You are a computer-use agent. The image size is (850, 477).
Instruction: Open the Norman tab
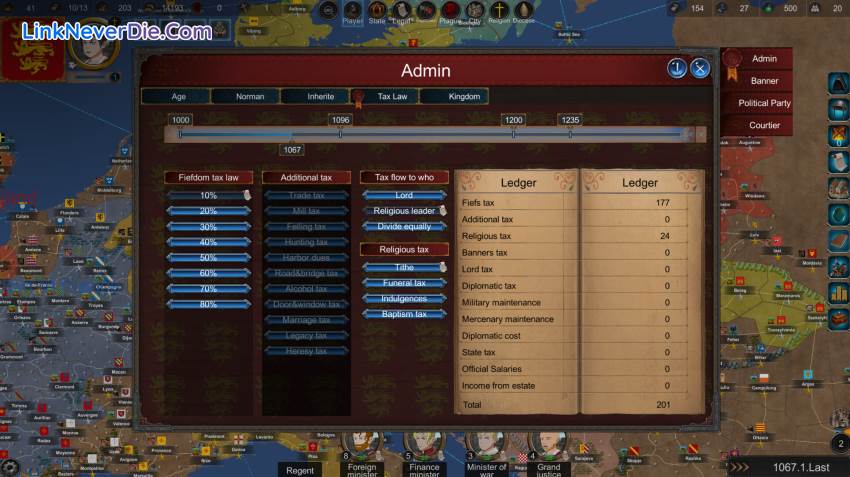pos(249,97)
